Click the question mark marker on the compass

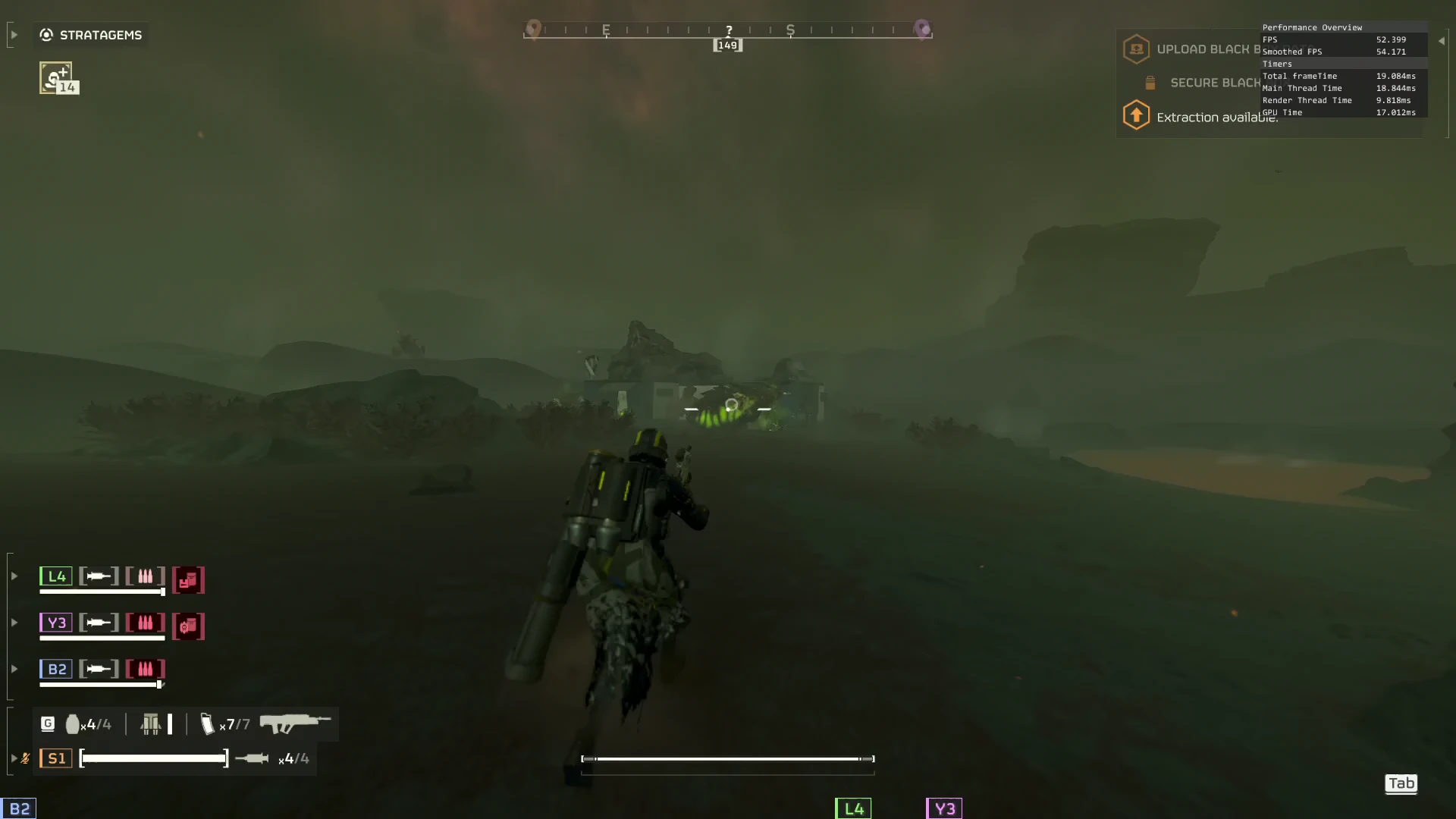729,30
